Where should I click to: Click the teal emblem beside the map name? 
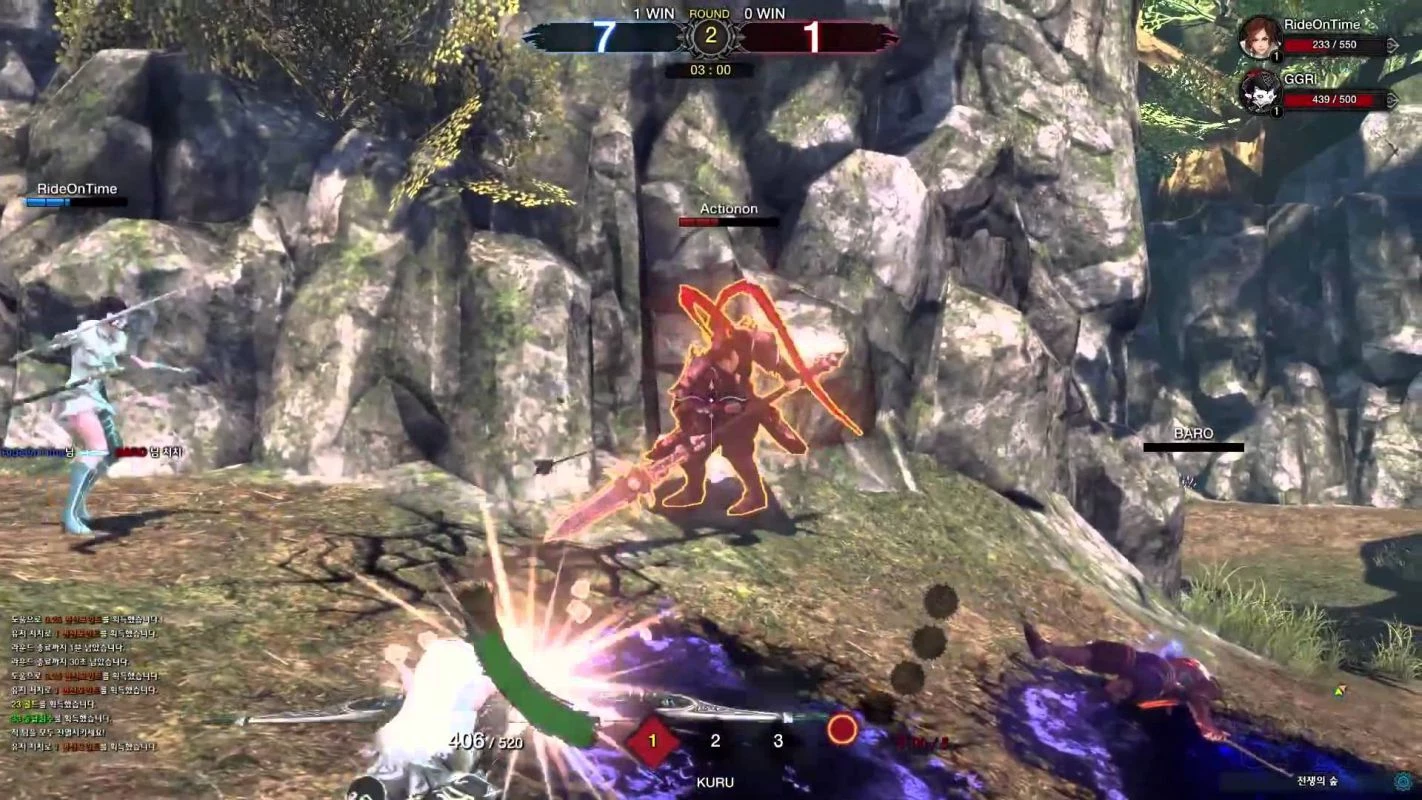(1405, 780)
